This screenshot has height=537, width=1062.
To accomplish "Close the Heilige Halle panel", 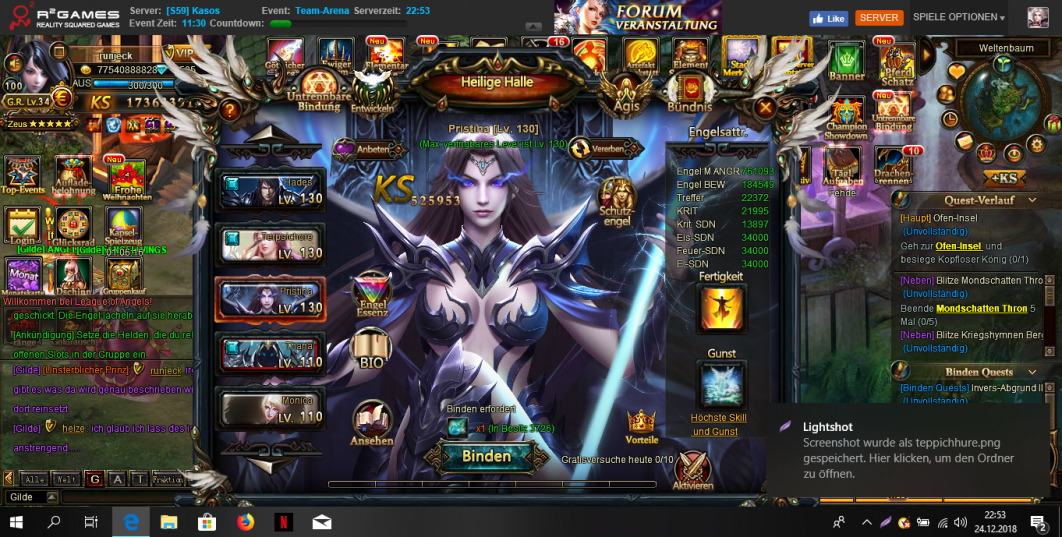I will (x=765, y=107).
